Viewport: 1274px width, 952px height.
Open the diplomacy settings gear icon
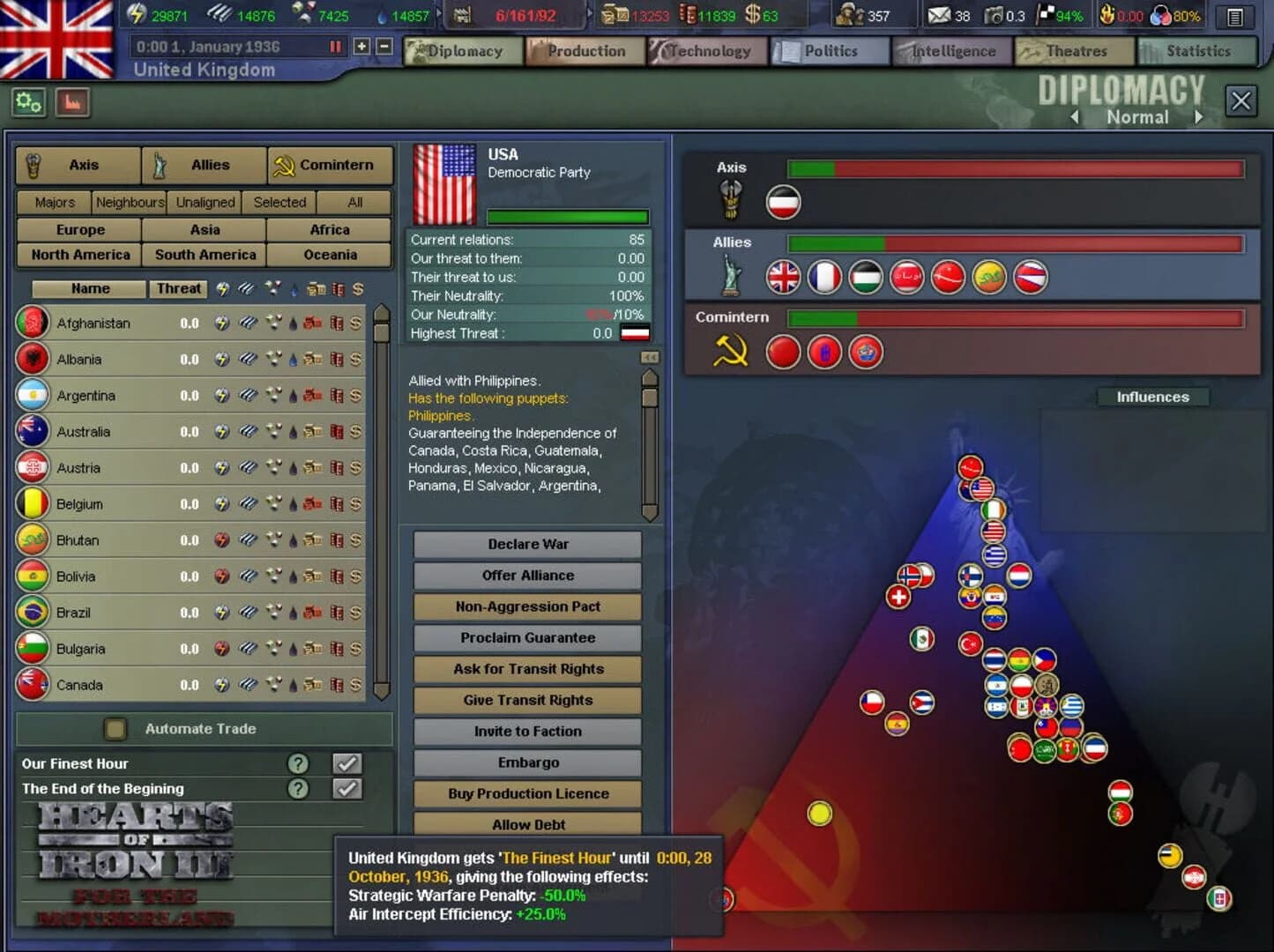pos(28,102)
